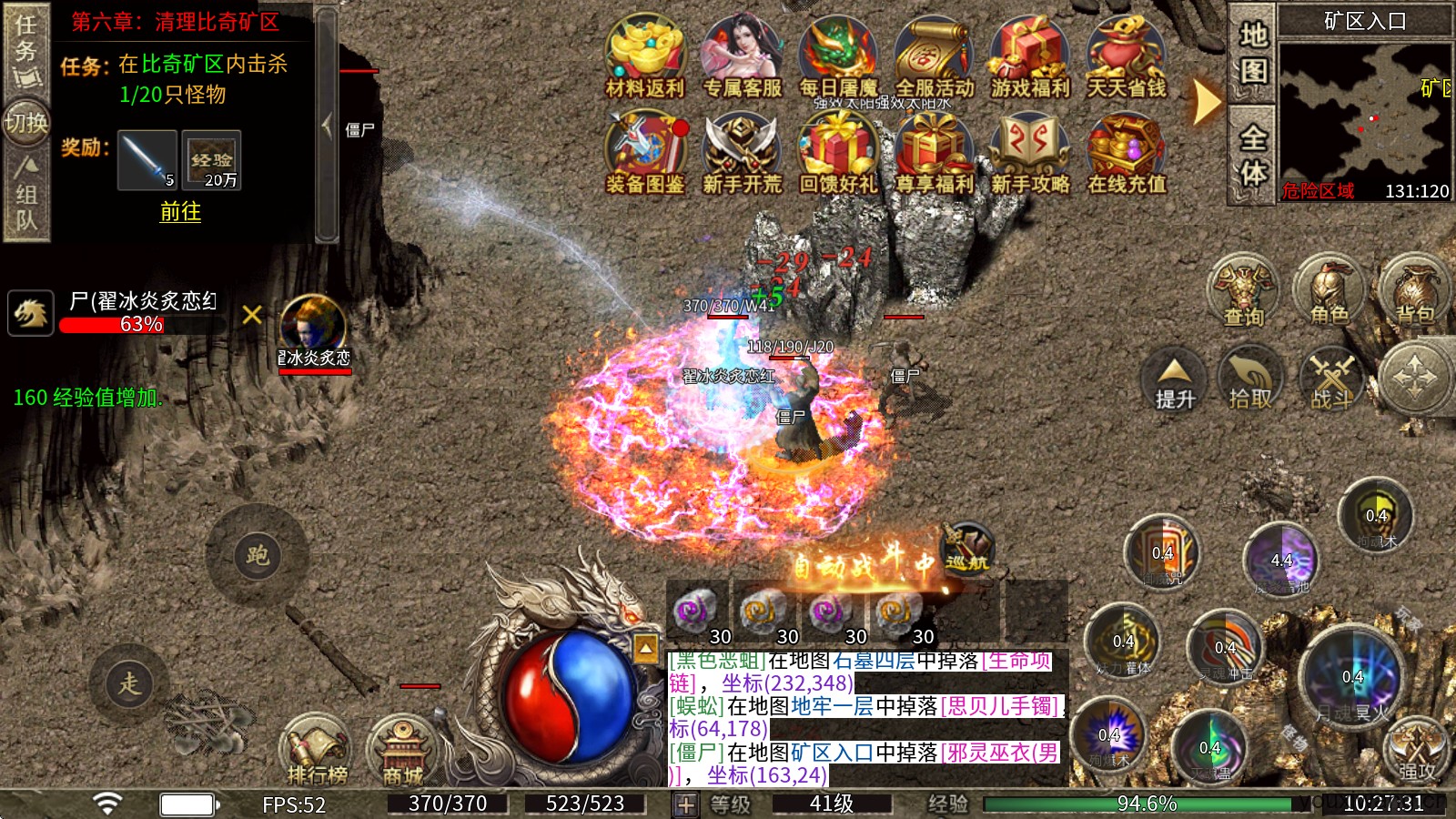Switch to the 组队 team tab
This screenshot has height=819, width=1456.
[x=25, y=196]
